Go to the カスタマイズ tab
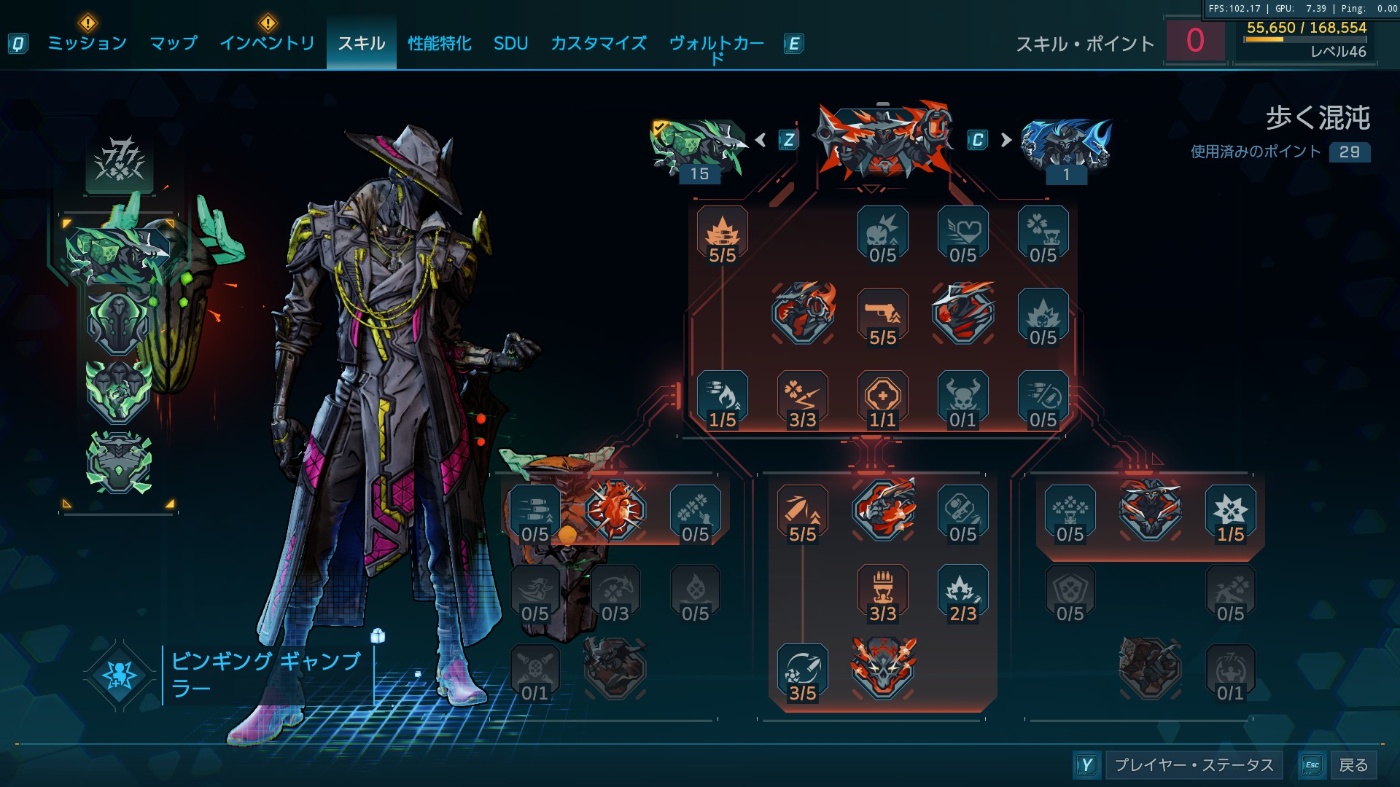The image size is (1400, 787). [598, 43]
